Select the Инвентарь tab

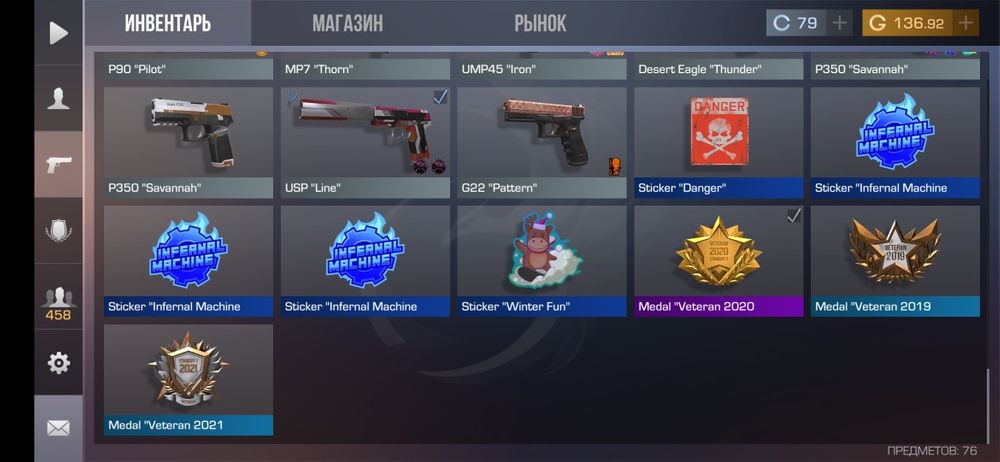(167, 23)
